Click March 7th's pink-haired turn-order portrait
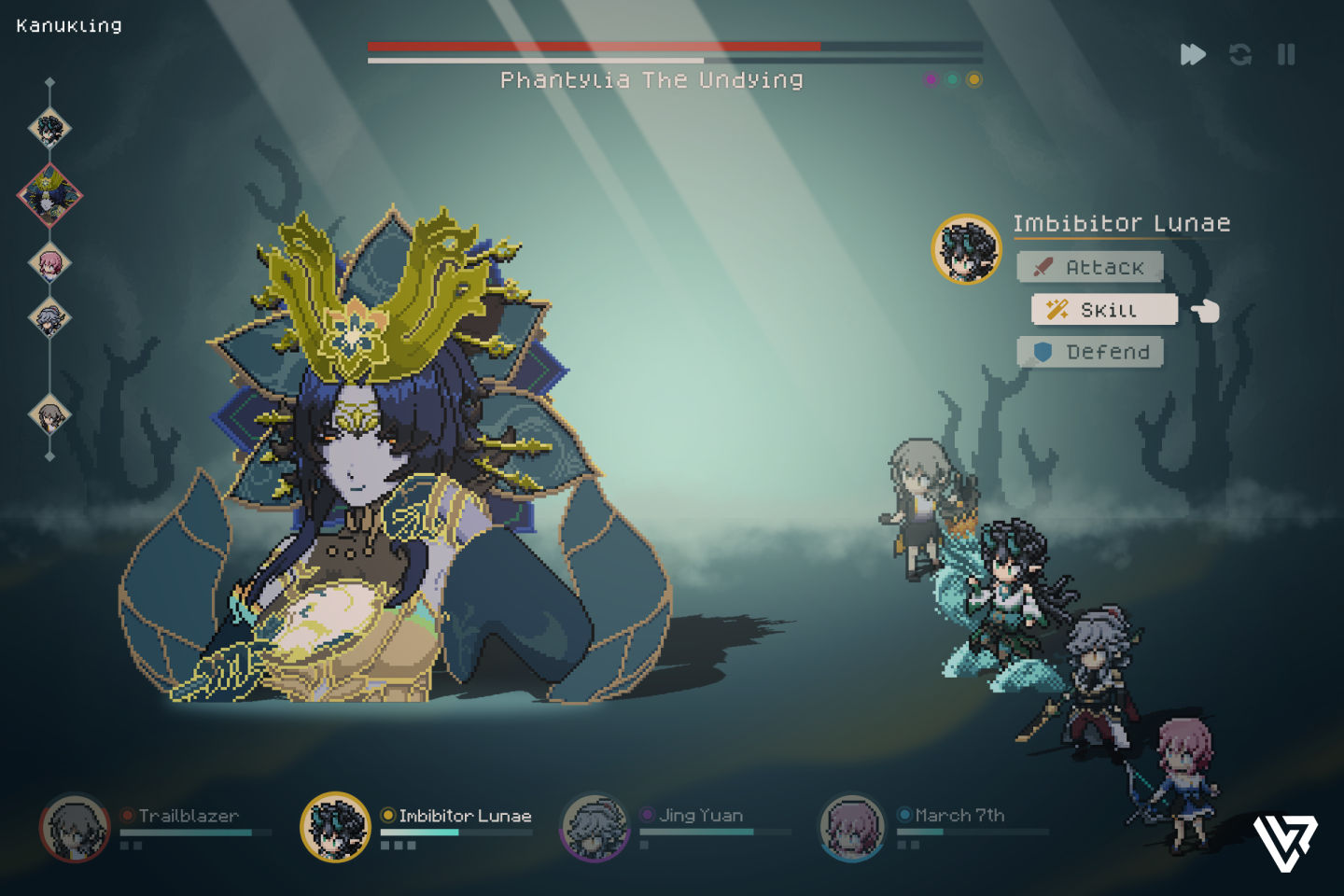This screenshot has height=896, width=1344. pyautogui.click(x=49, y=263)
